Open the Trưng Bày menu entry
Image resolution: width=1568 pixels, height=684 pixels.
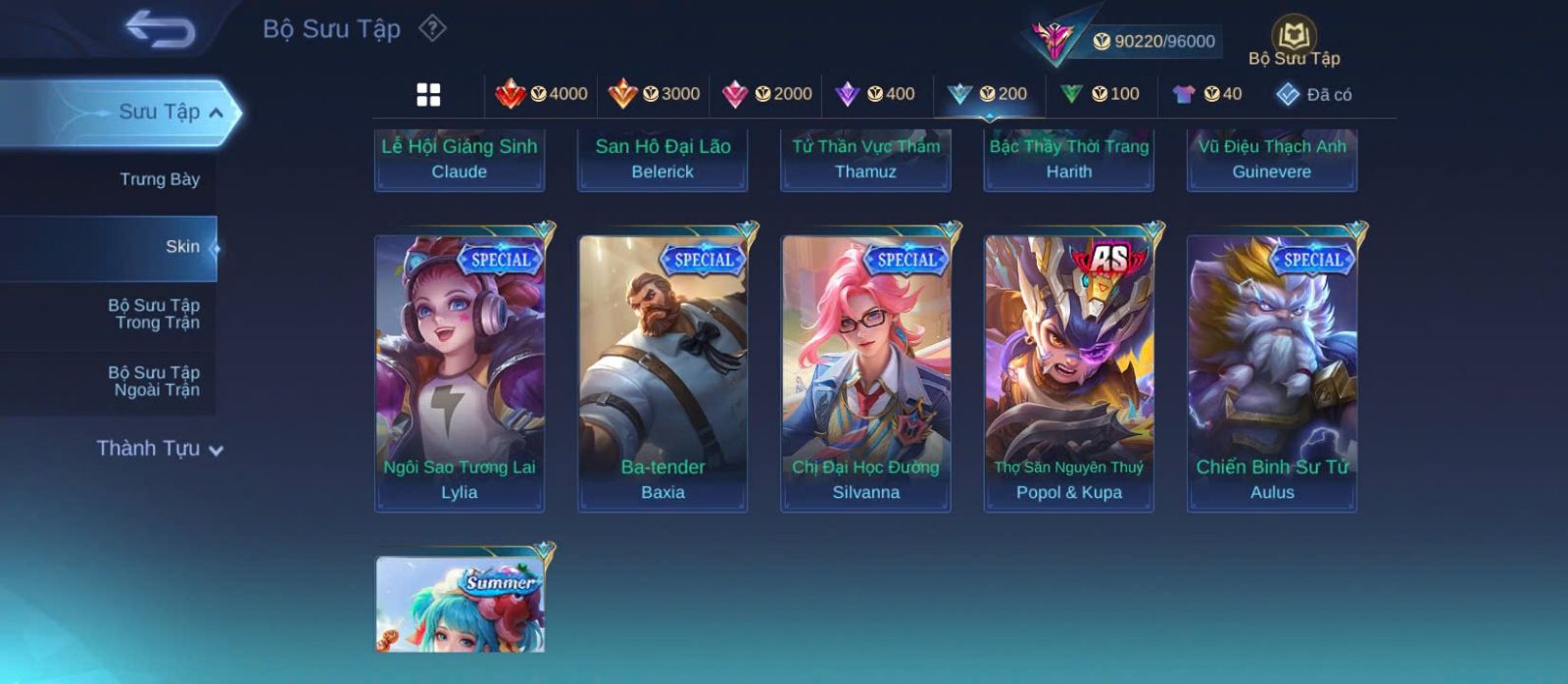pos(159,179)
